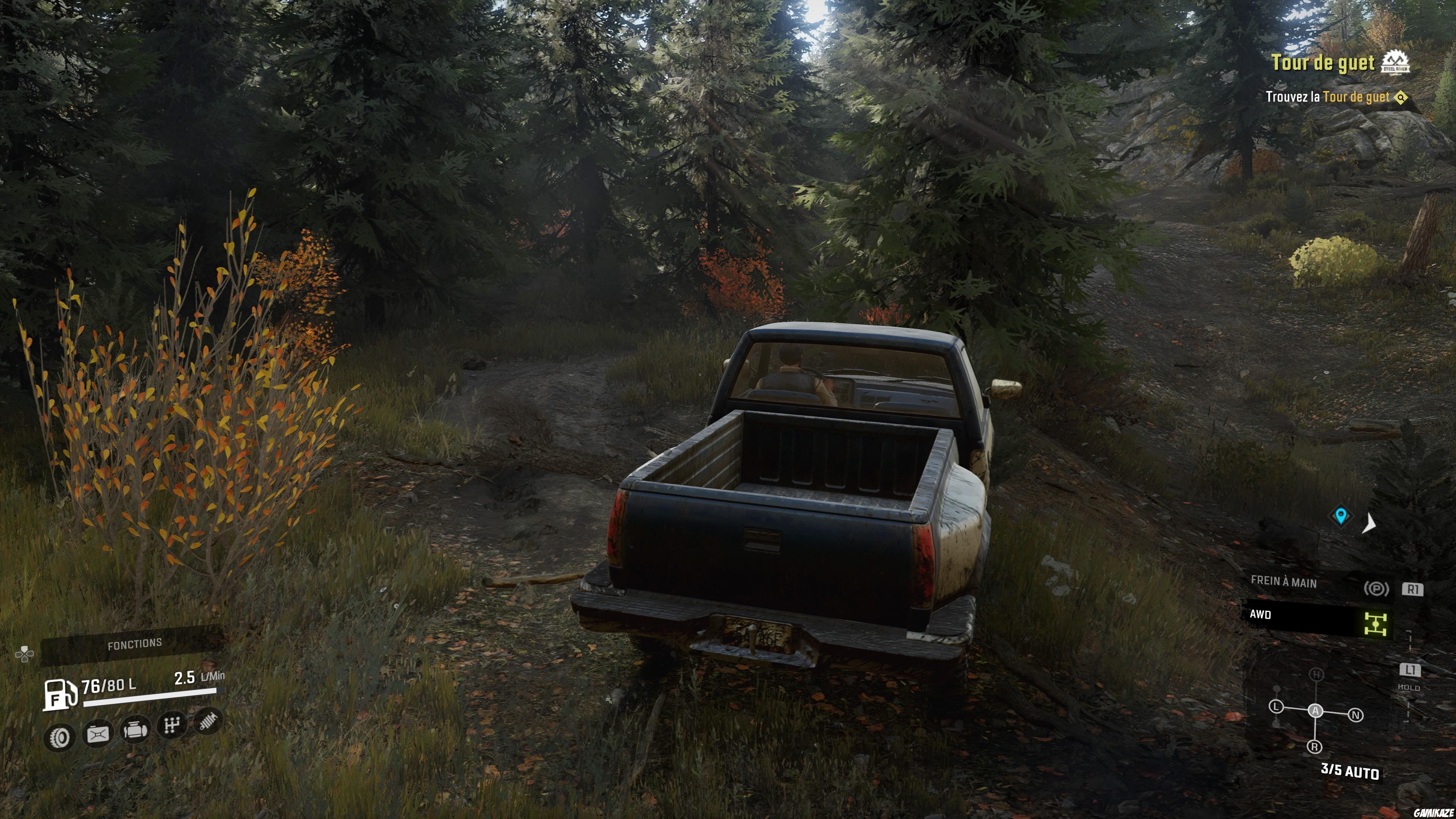The height and width of the screenshot is (819, 1456).
Task: Click the tire damage status icon
Action: pyautogui.click(x=60, y=737)
